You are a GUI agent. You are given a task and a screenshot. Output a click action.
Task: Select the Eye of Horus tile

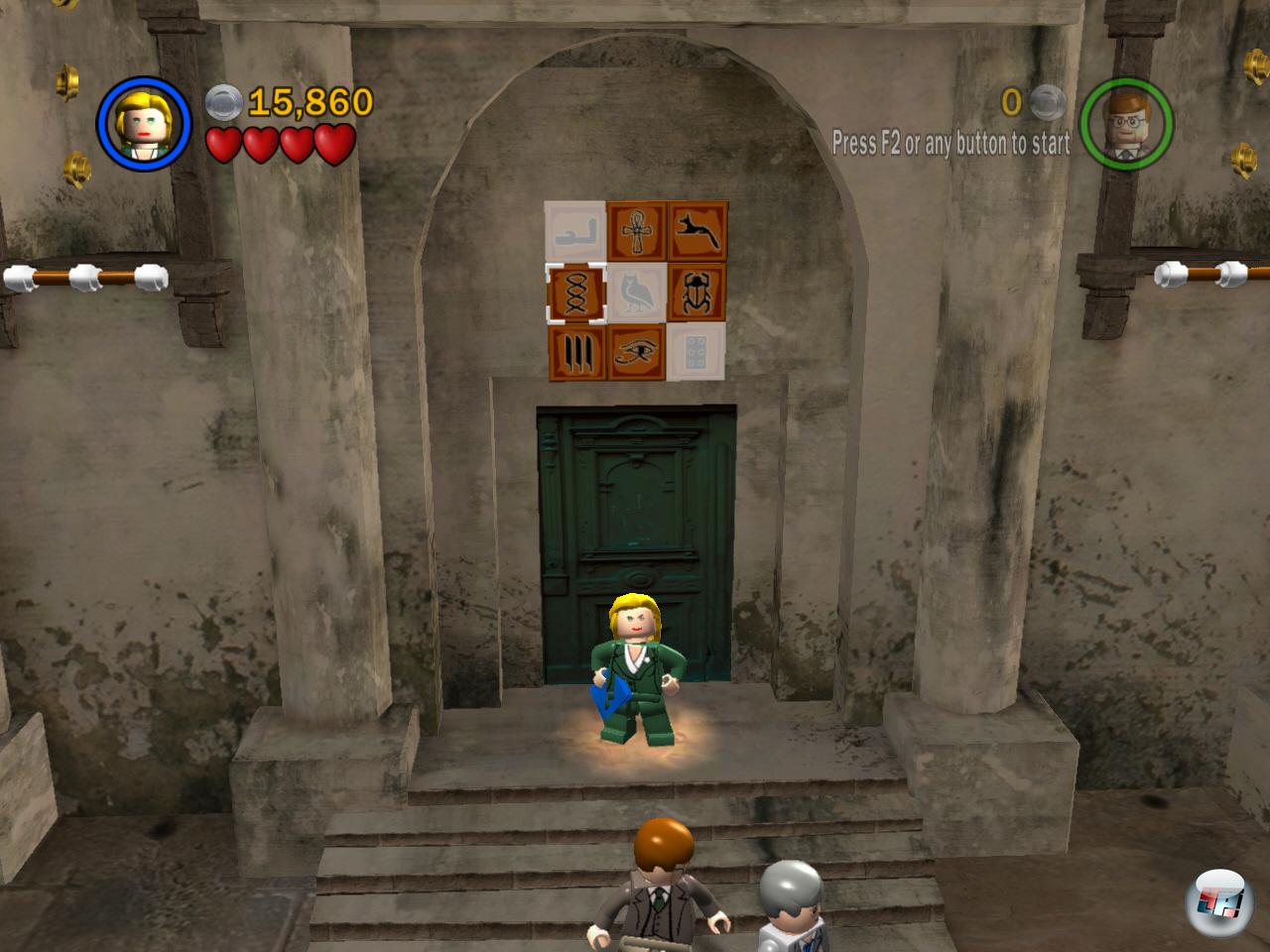(x=636, y=352)
